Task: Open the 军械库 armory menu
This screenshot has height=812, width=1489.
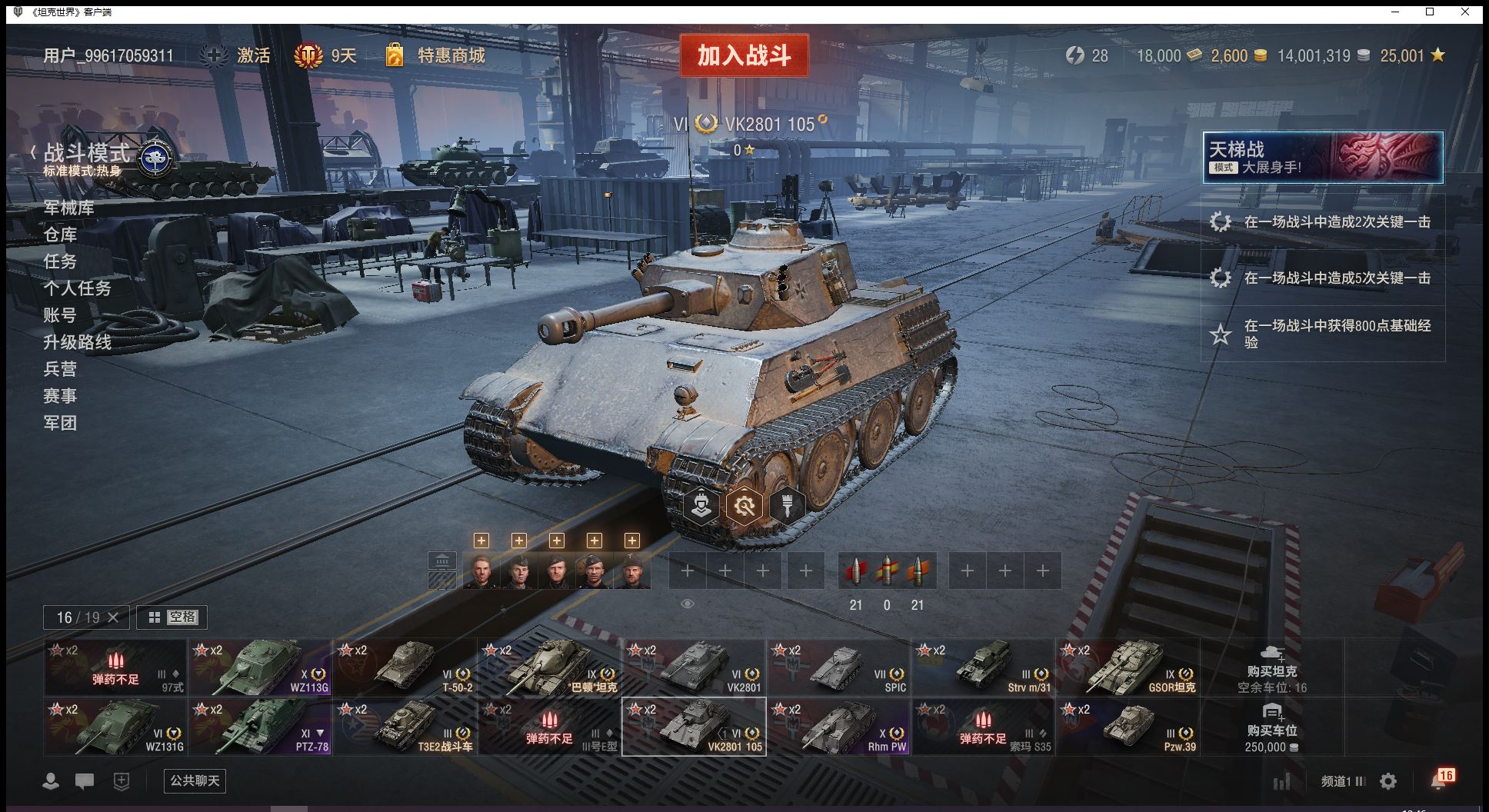Action: [69, 208]
